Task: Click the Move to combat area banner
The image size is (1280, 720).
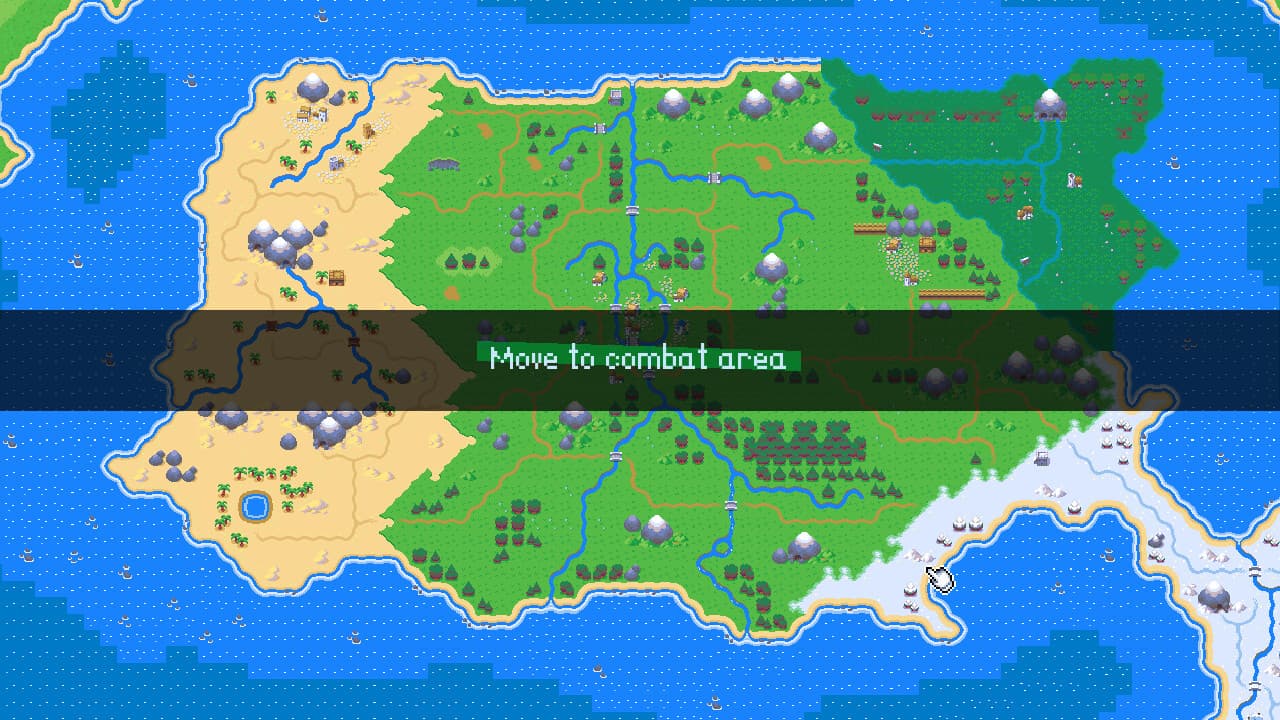Action: coord(640,358)
